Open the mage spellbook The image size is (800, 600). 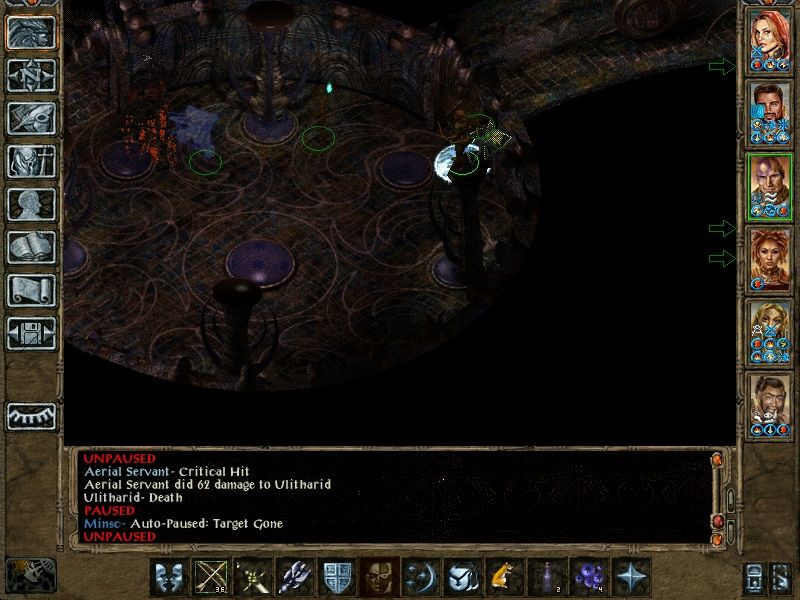(32, 248)
